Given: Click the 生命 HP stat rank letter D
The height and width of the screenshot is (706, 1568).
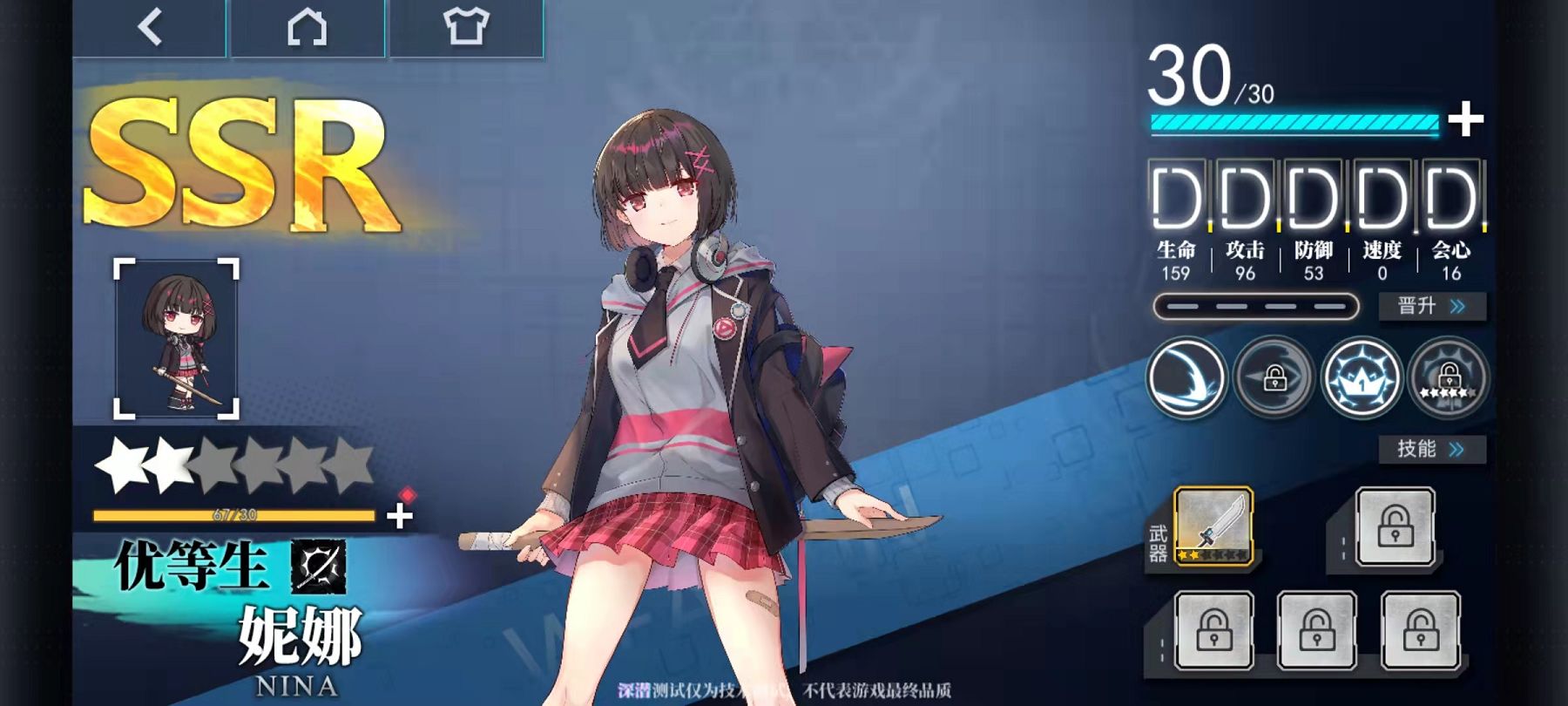Looking at the screenshot, I should pos(1176,199).
